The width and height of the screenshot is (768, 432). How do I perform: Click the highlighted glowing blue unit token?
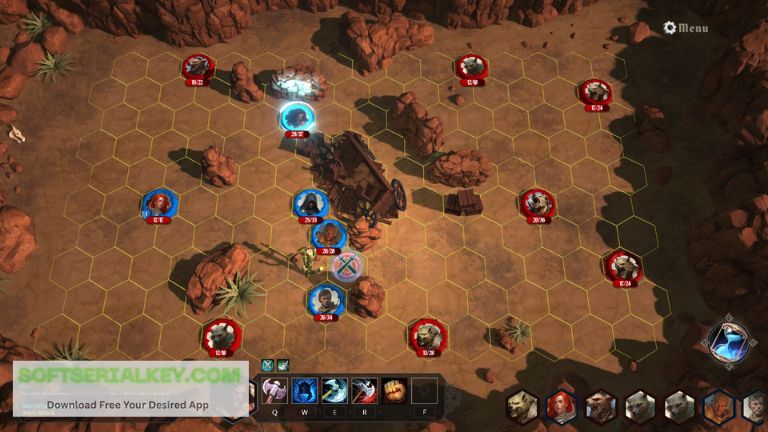click(295, 117)
